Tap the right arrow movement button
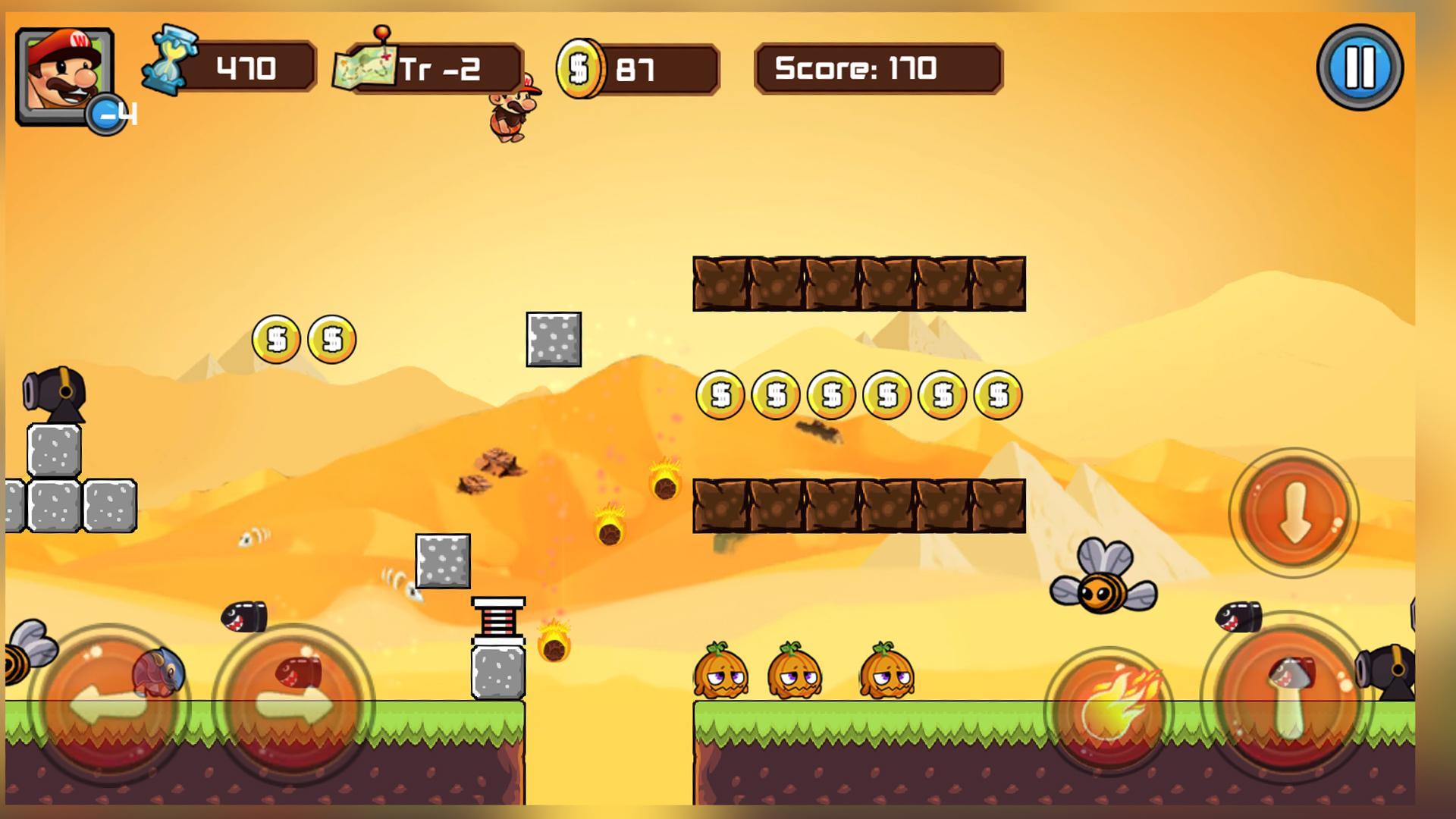 pos(293,706)
